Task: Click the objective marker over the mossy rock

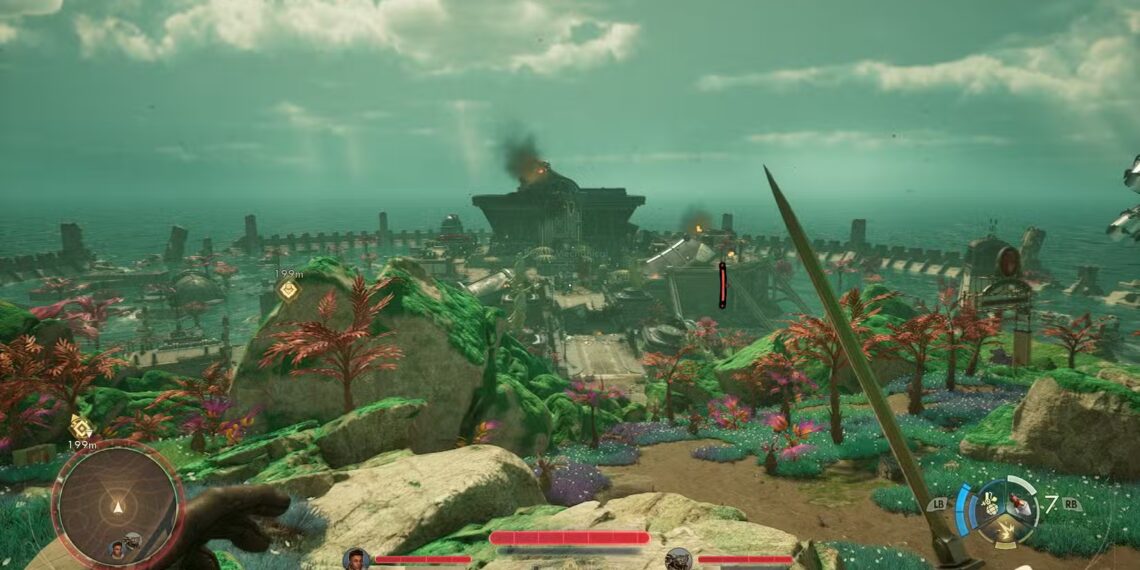Action: pyautogui.click(x=288, y=290)
